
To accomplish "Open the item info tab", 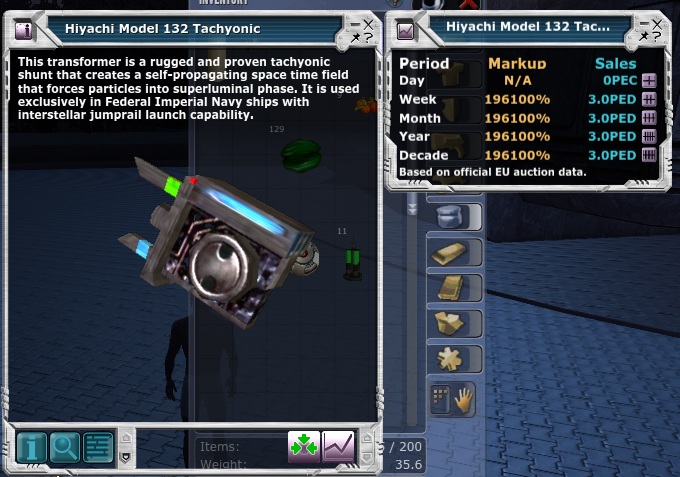I will click(x=31, y=447).
